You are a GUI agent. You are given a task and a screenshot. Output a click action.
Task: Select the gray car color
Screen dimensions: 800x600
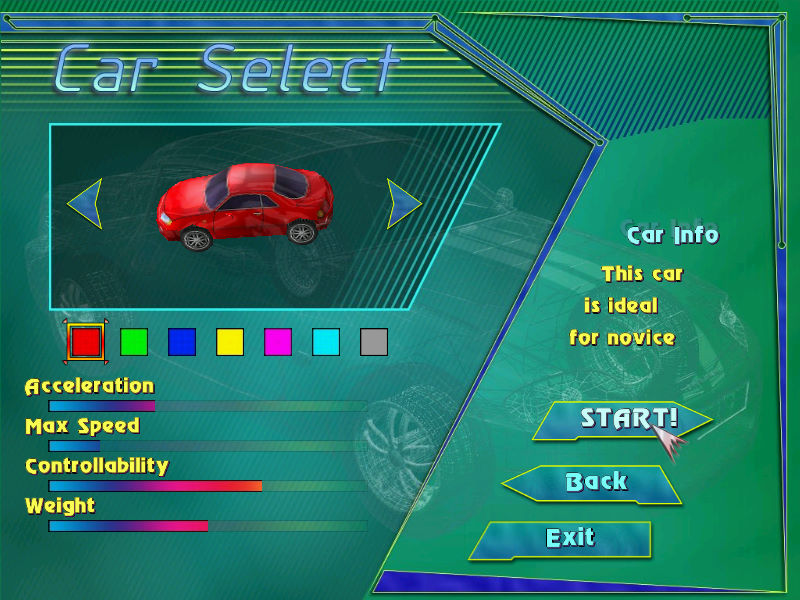374,342
